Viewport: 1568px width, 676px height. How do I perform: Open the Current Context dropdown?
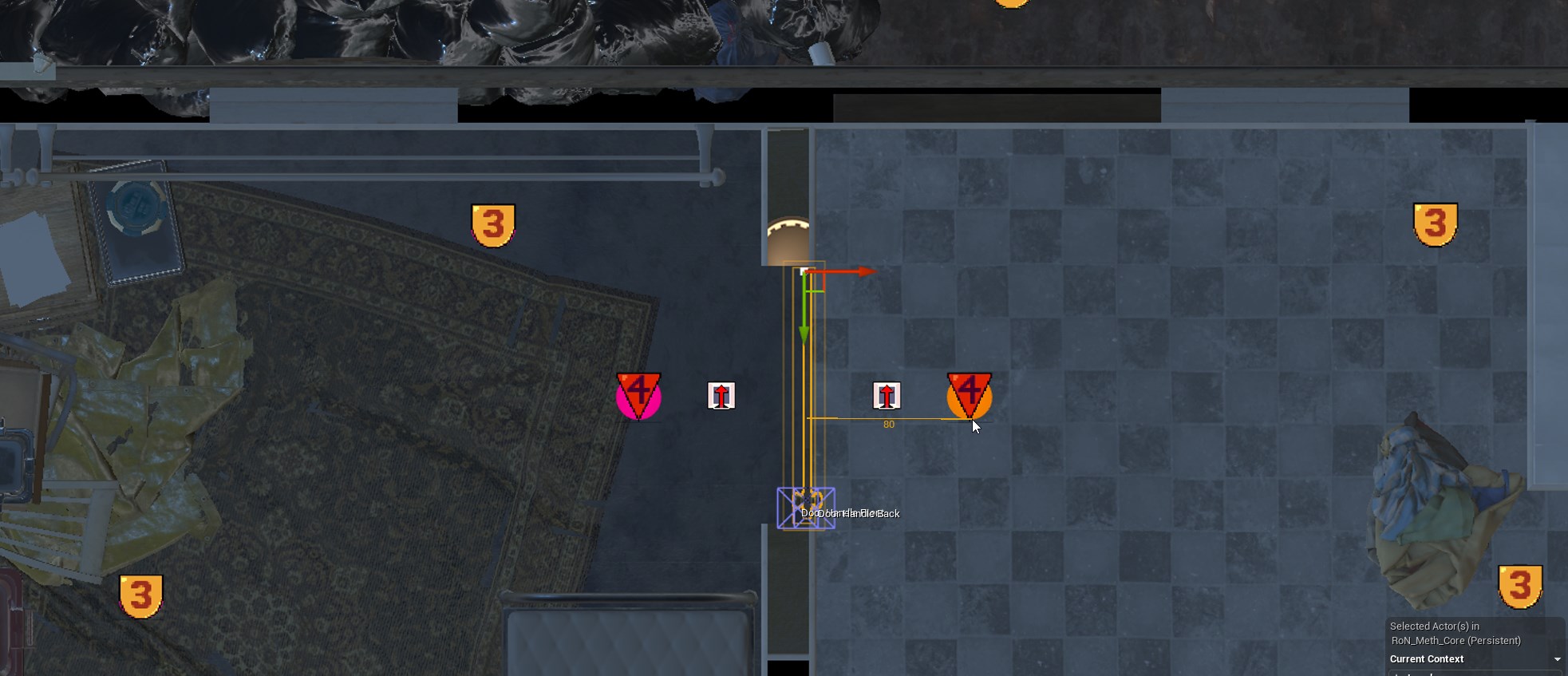click(x=1555, y=658)
